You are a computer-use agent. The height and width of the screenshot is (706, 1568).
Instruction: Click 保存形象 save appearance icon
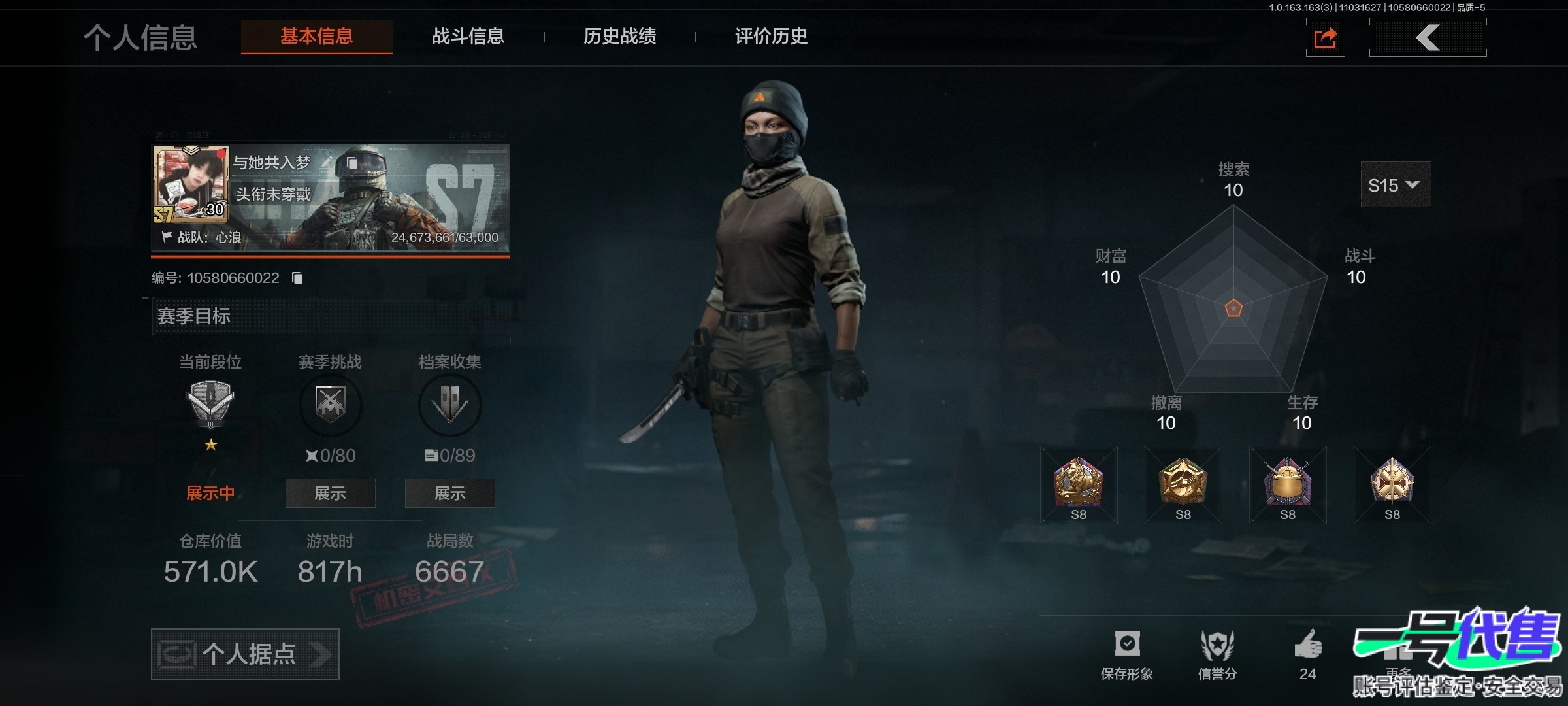(x=1127, y=645)
